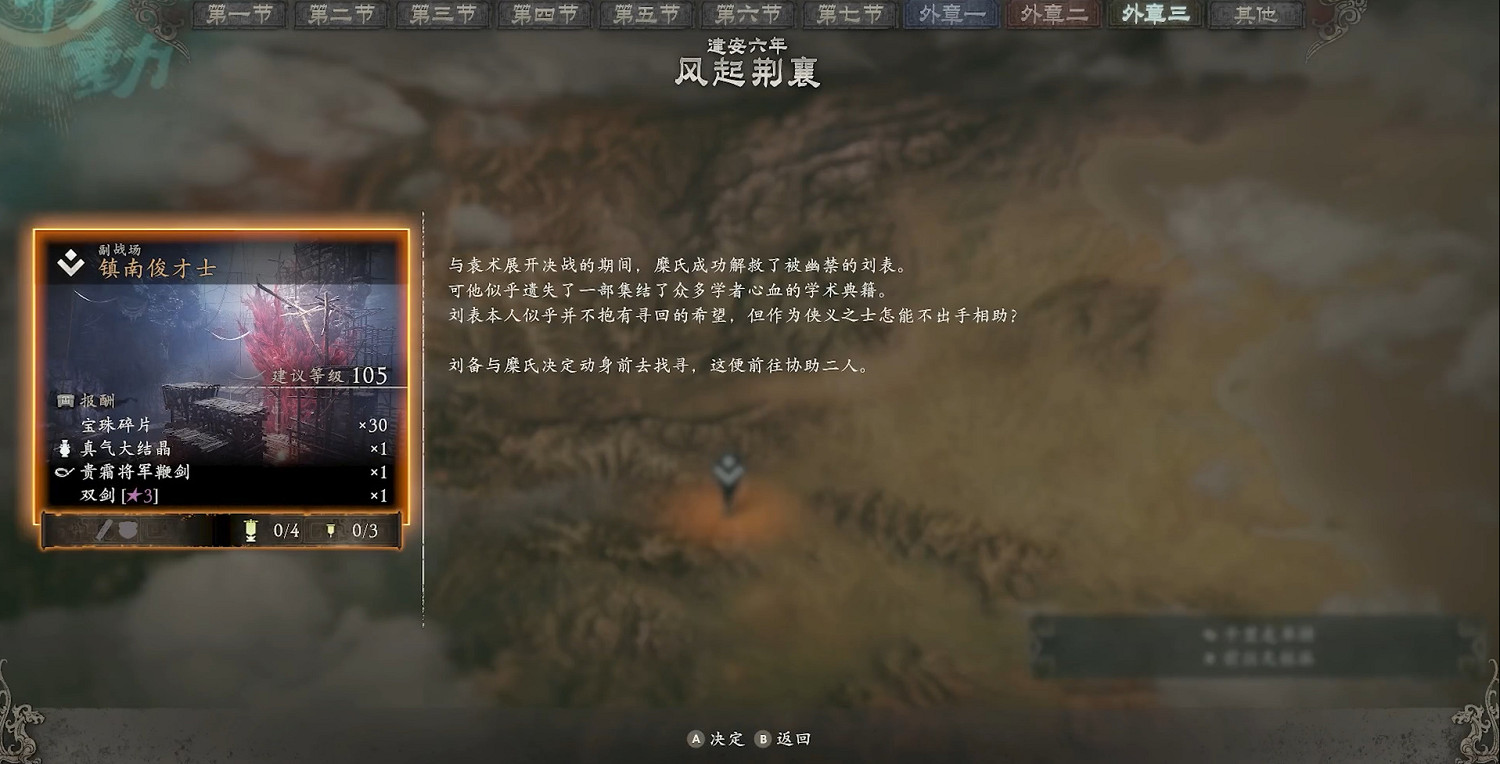Screen dimensions: 1500x764
Task: Open the 第五节 chapter tab
Action: pos(644,14)
